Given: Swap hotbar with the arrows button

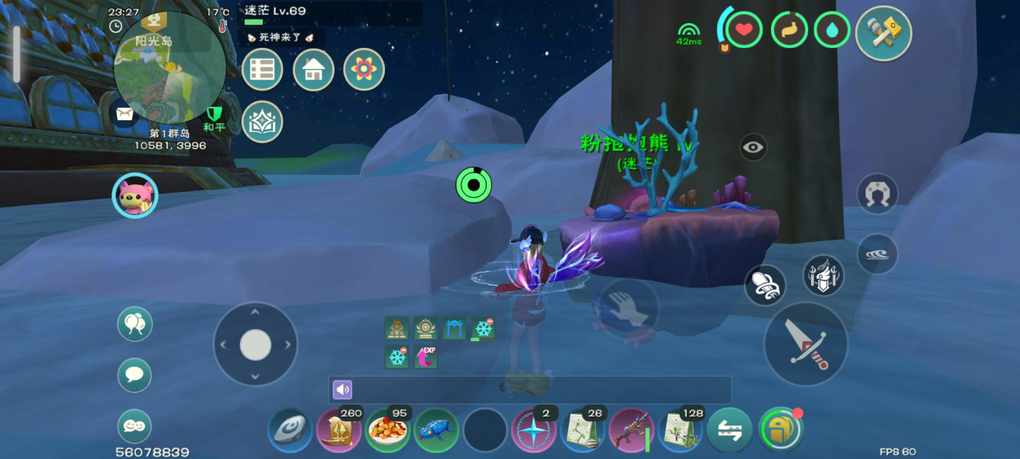Looking at the screenshot, I should click(730, 431).
